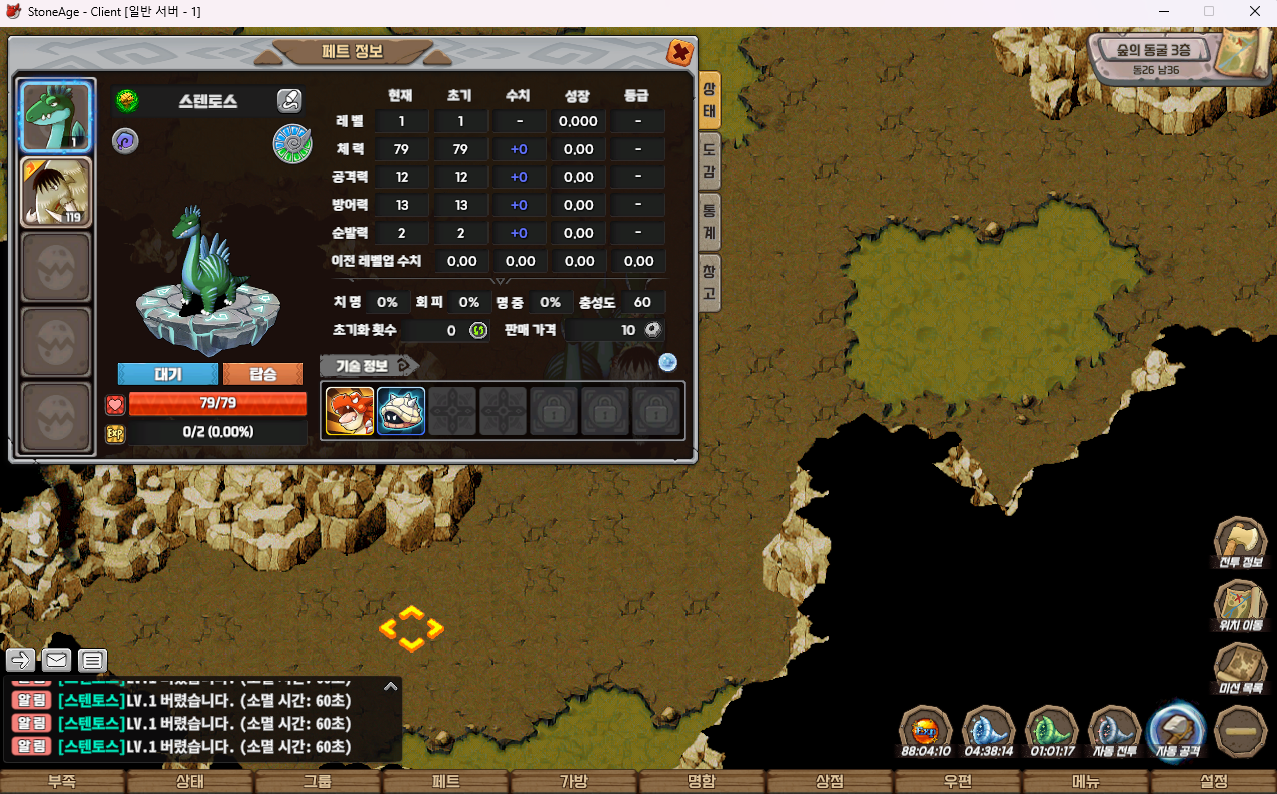Click the orange 탑승 ride button
This screenshot has height=794, width=1277.
coord(263,374)
